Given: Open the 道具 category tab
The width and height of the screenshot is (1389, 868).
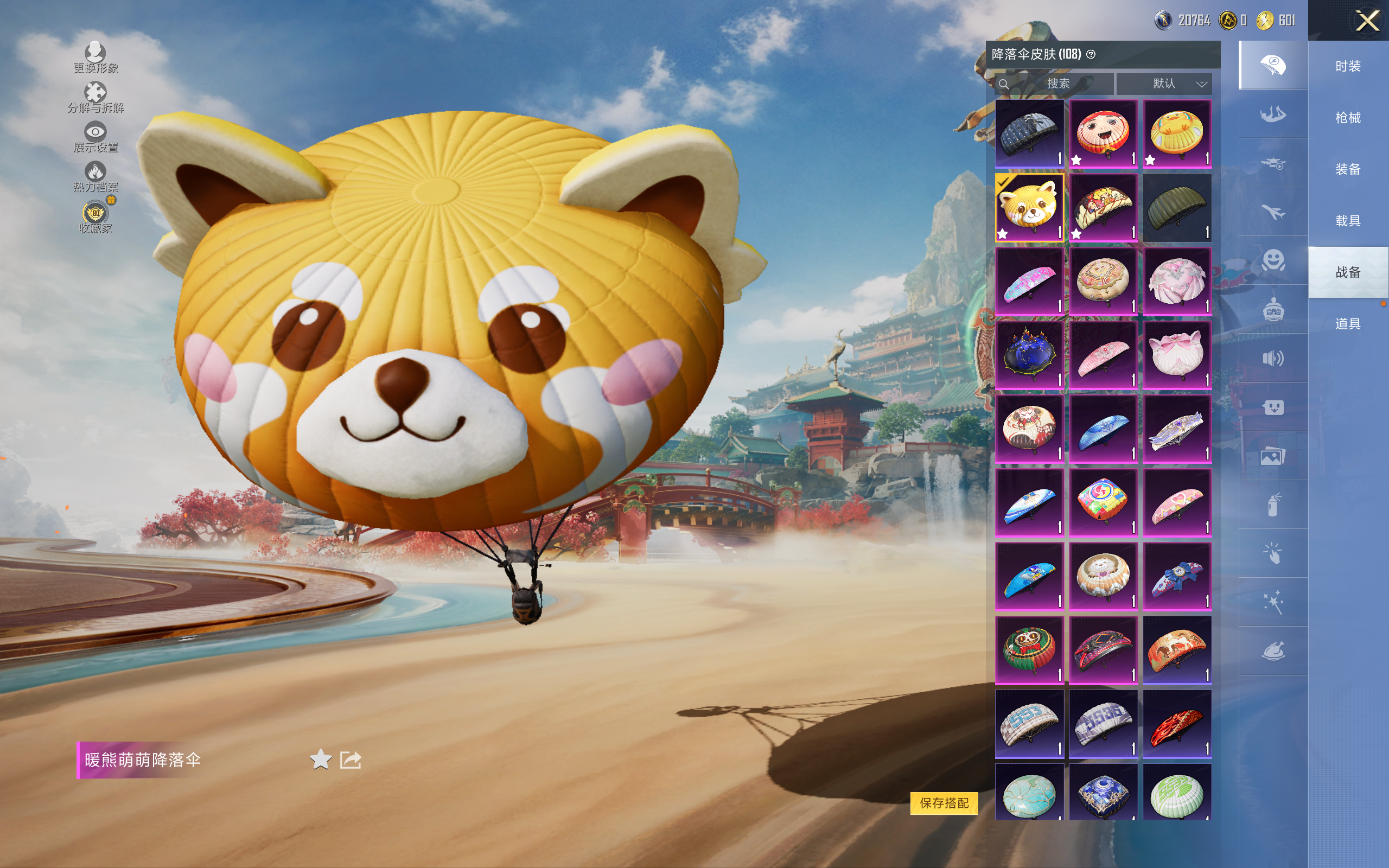Looking at the screenshot, I should click(1347, 324).
